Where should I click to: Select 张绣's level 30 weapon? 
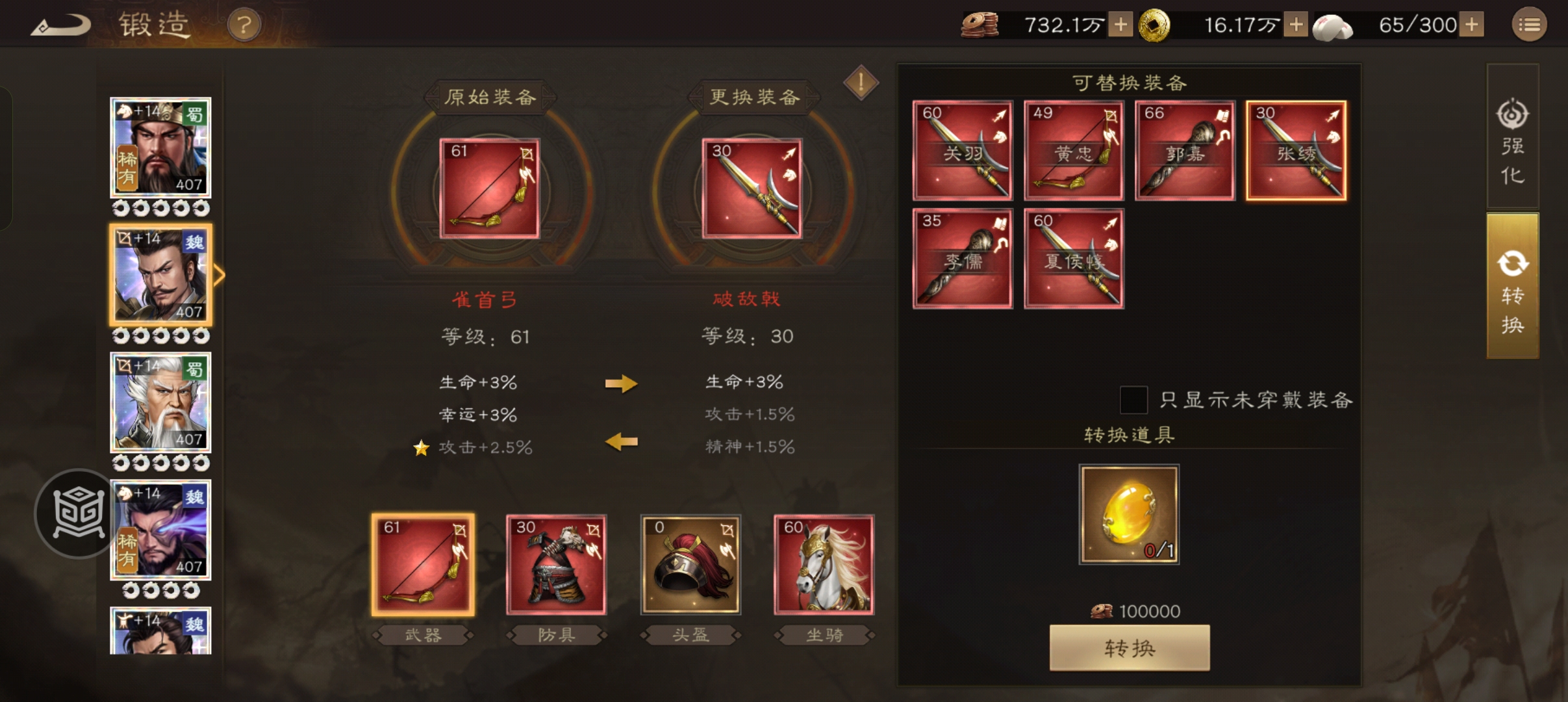click(x=1296, y=150)
